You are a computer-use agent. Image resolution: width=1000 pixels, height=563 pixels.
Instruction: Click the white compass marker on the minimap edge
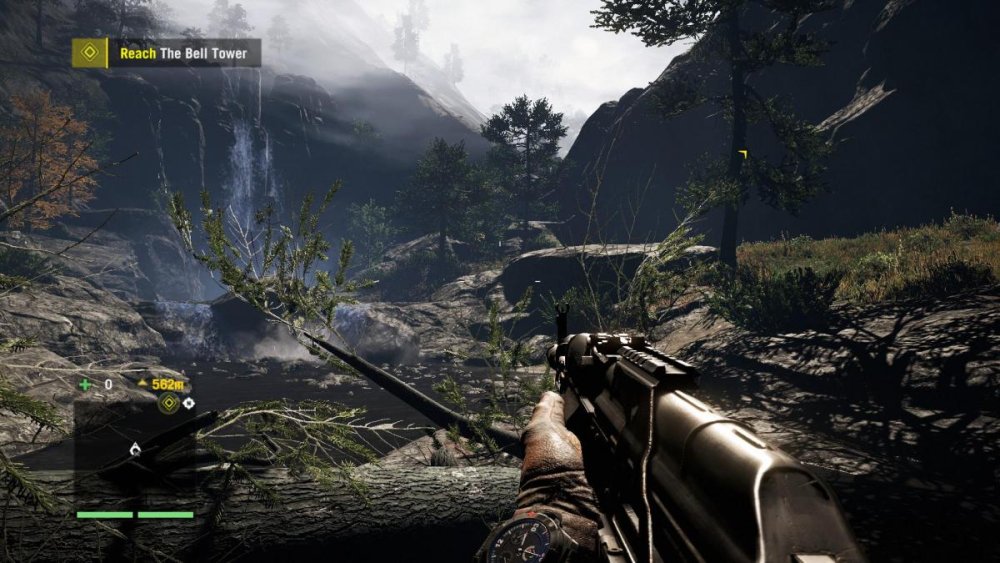pos(188,403)
